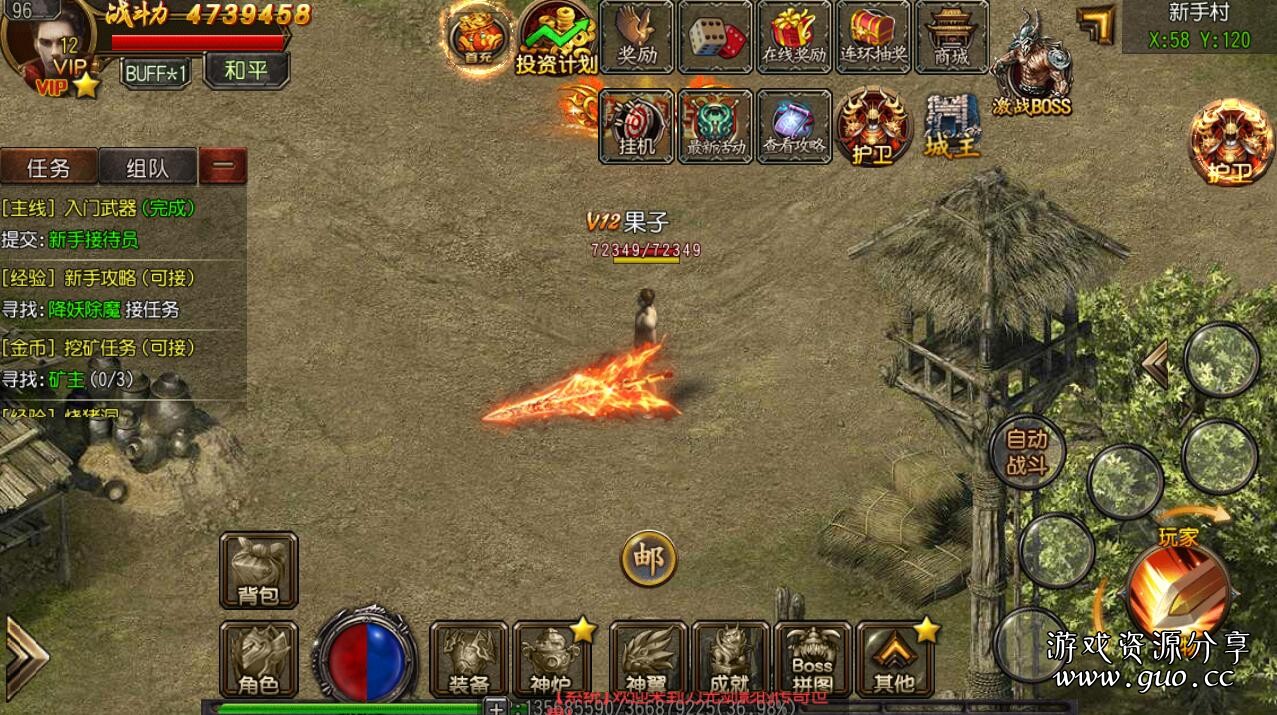Open the 邮 mail button

pos(648,558)
